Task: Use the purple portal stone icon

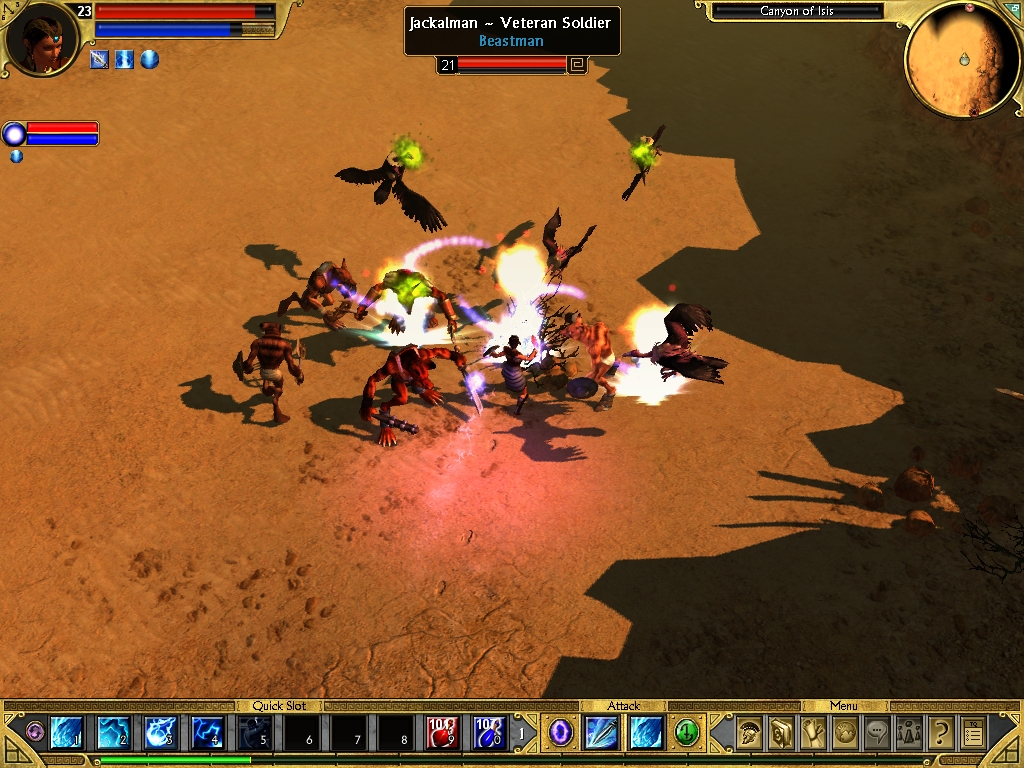Action: point(561,733)
